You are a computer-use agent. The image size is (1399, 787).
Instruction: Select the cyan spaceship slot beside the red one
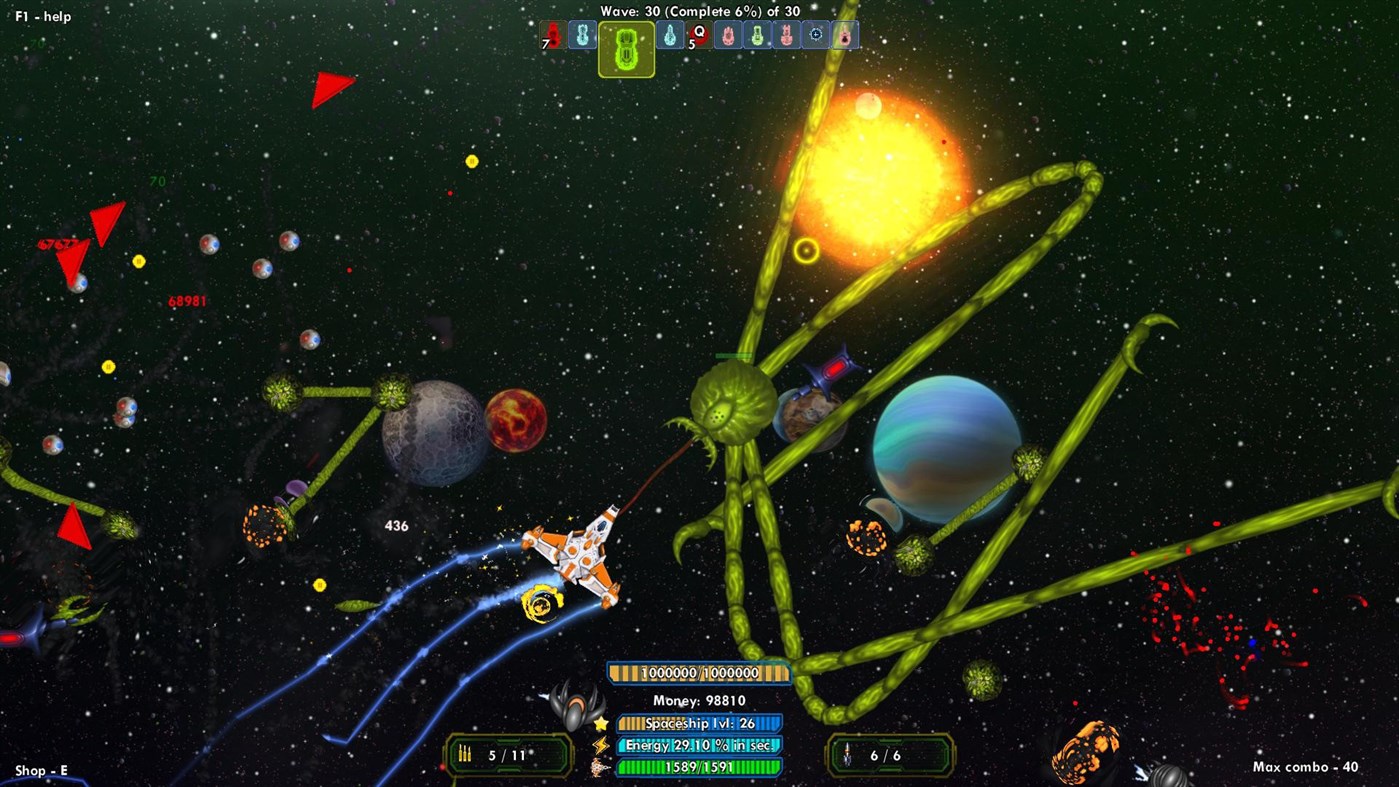coord(582,35)
